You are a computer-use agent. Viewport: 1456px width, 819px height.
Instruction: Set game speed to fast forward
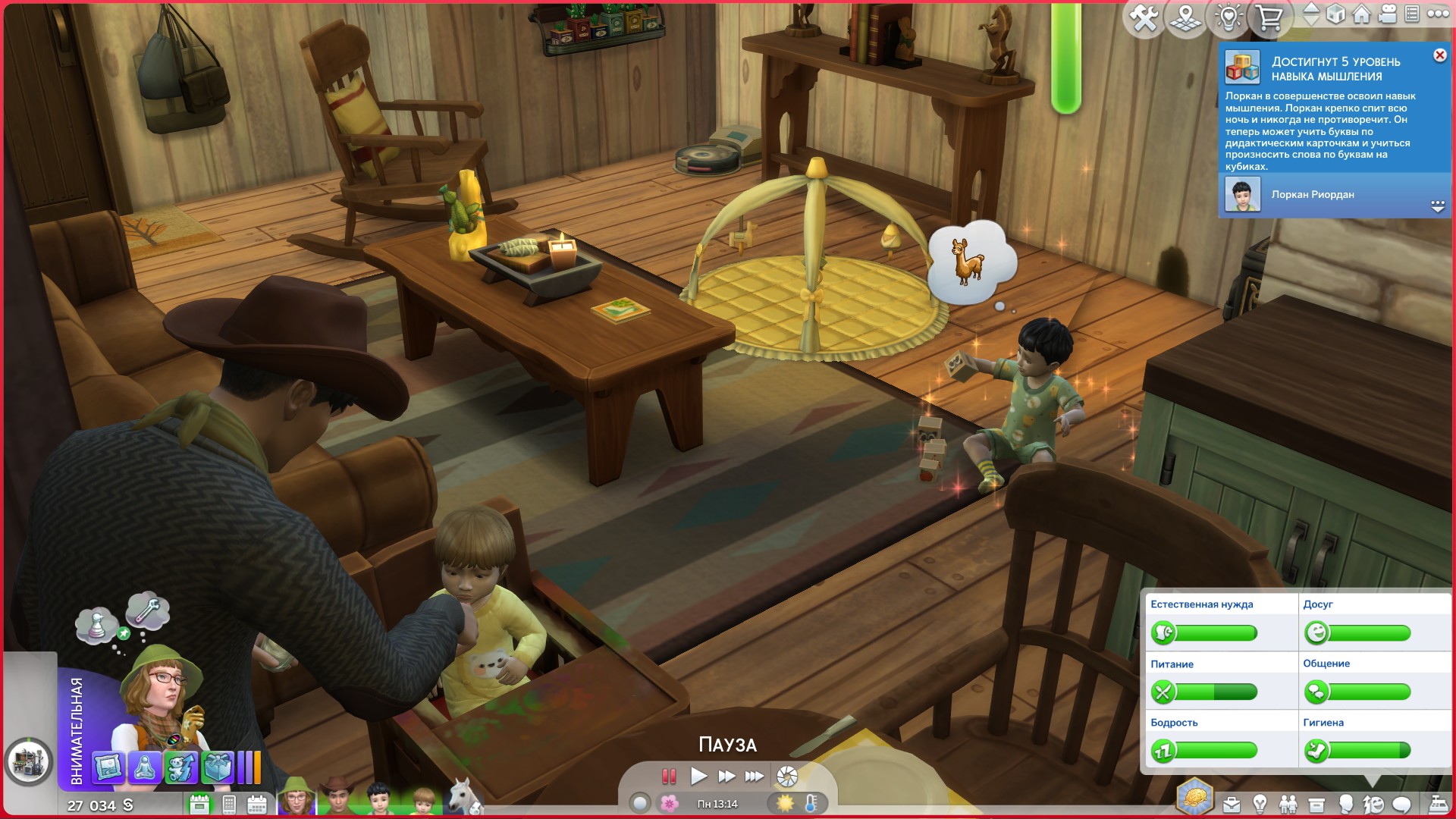[726, 776]
